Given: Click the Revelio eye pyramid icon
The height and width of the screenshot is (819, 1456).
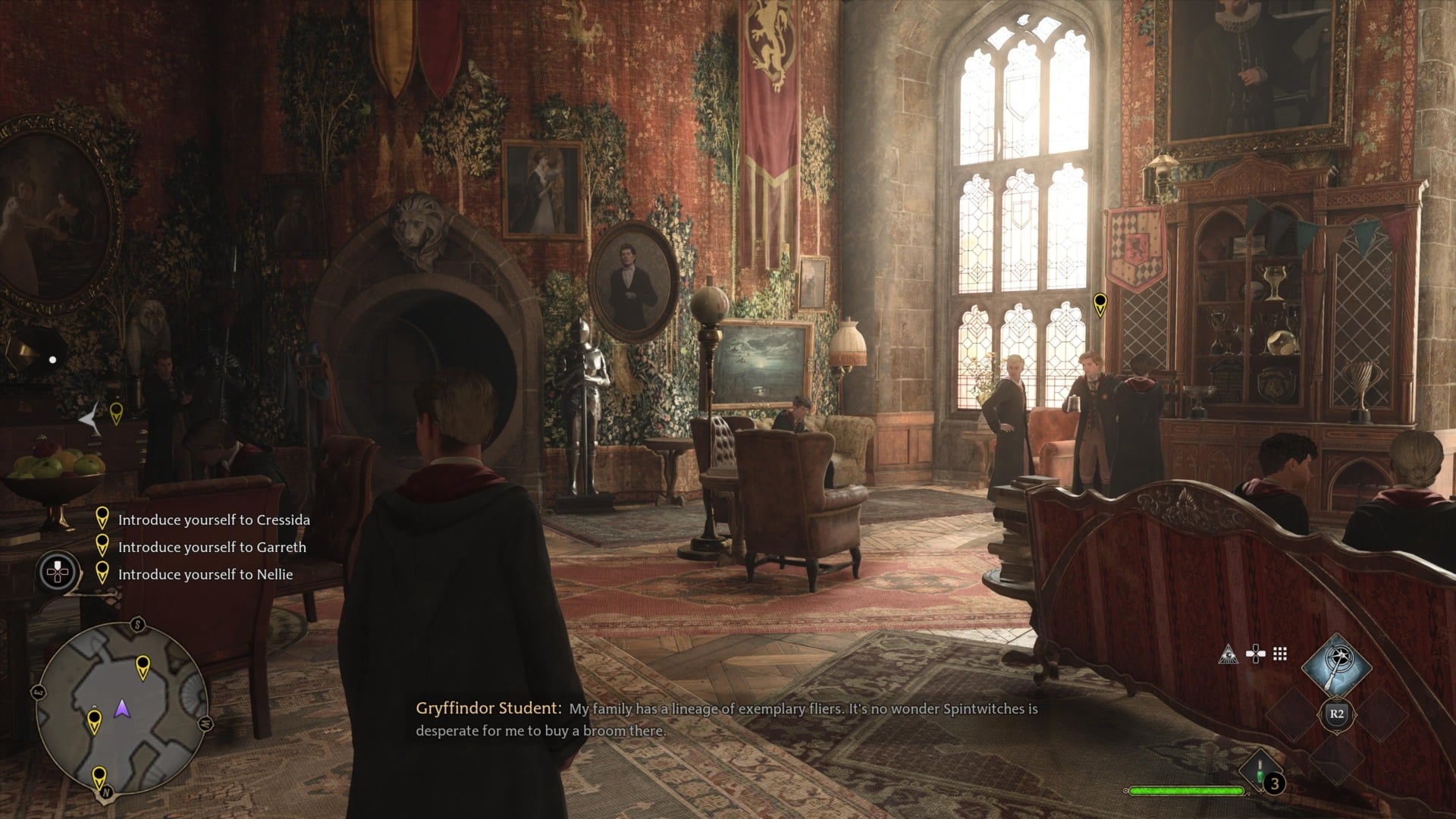Looking at the screenshot, I should click(x=1228, y=654).
